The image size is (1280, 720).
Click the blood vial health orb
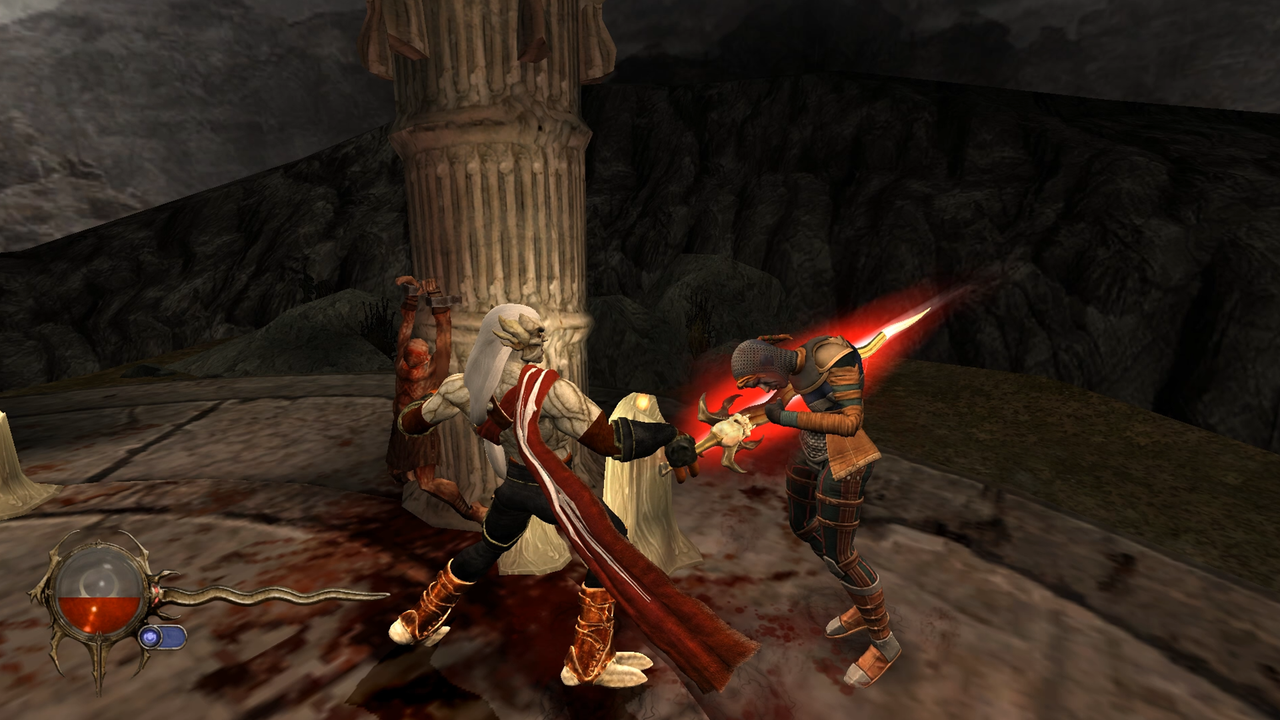point(95,590)
